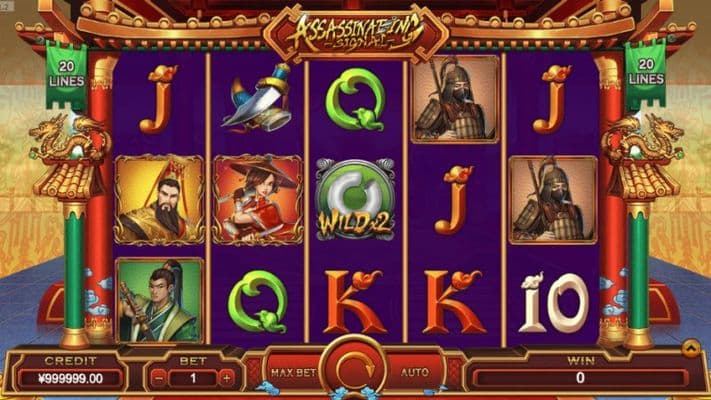This screenshot has width=711, height=400.
Task: Spin the reels with the round arrow button
Action: tap(355, 371)
